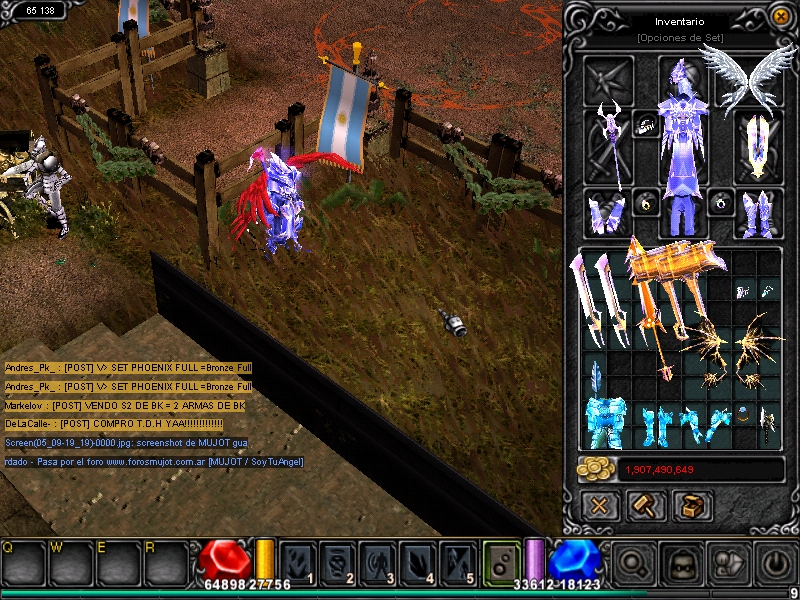Choose the equipped boots slot

point(757,212)
